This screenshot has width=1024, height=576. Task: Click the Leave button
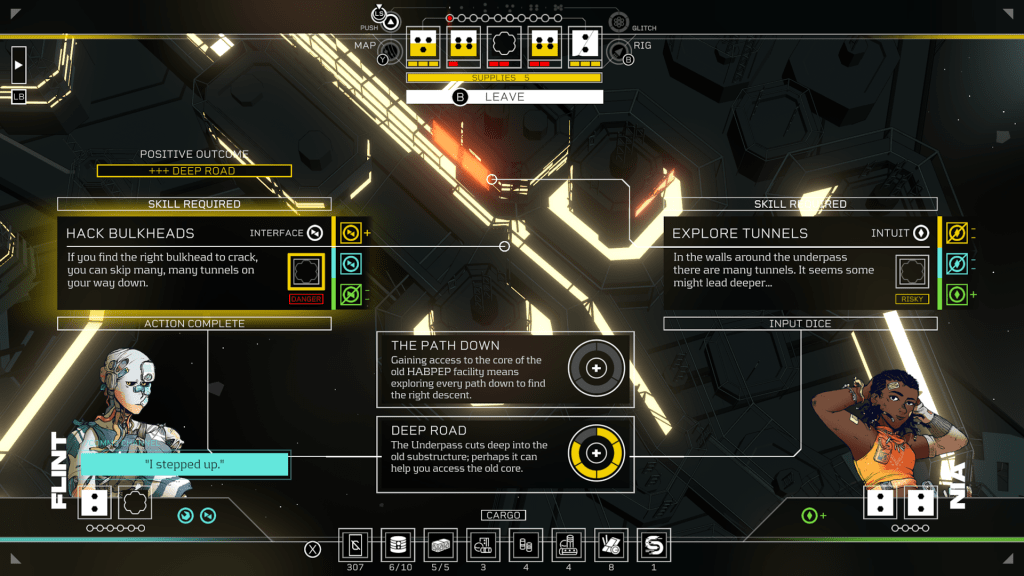(504, 97)
